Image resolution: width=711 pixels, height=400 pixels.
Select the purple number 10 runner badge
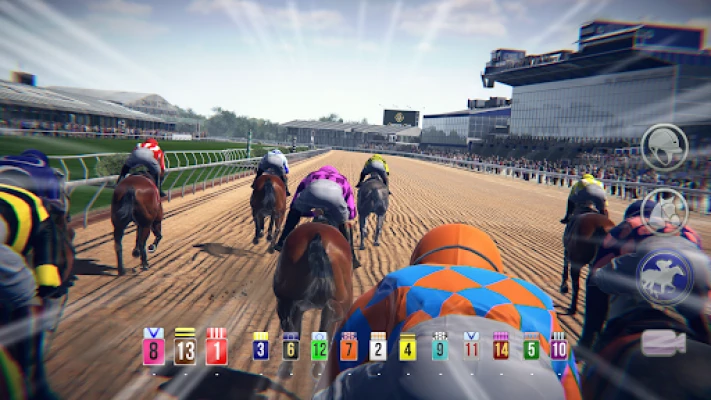click(558, 347)
